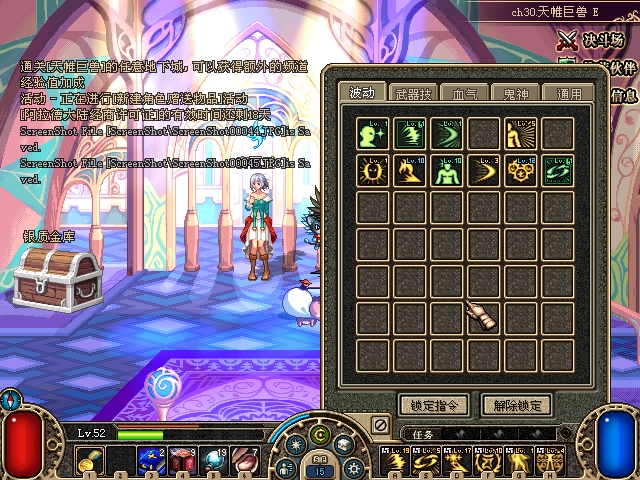Choose the green torso skill icon

446,171
